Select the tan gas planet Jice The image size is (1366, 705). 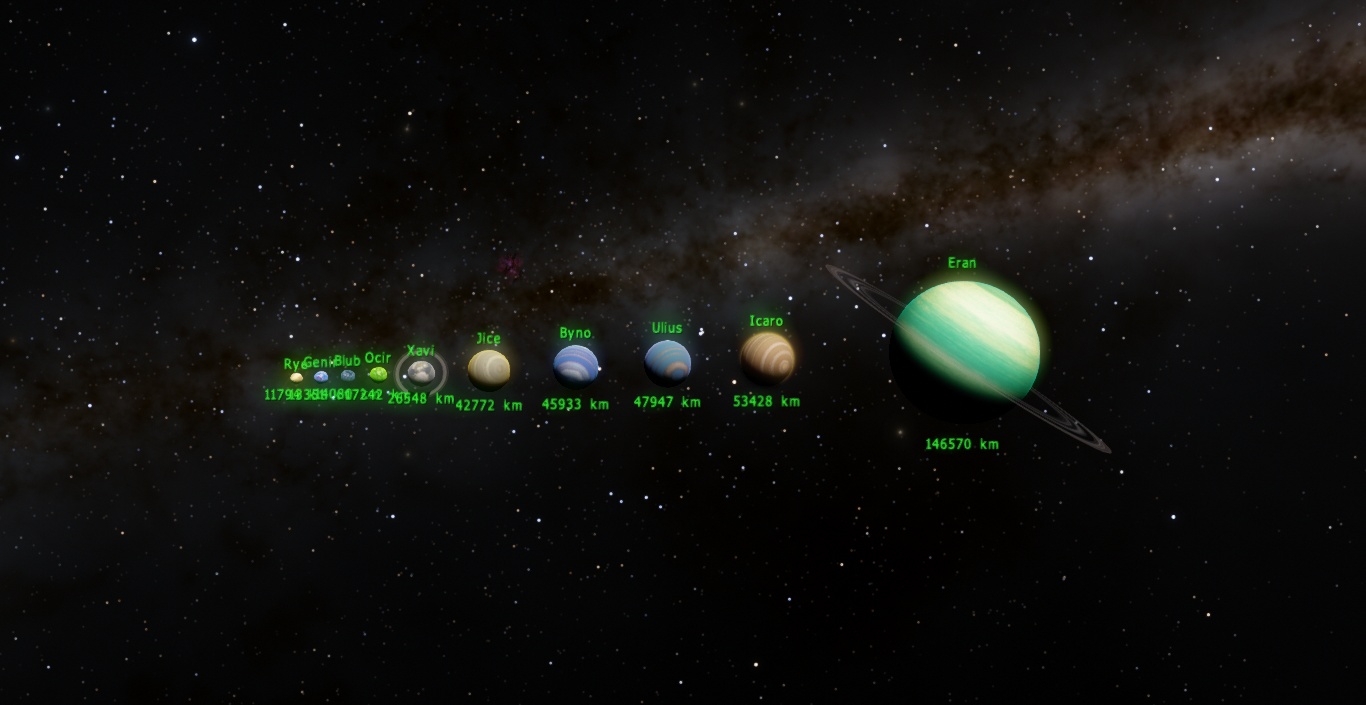tap(489, 369)
